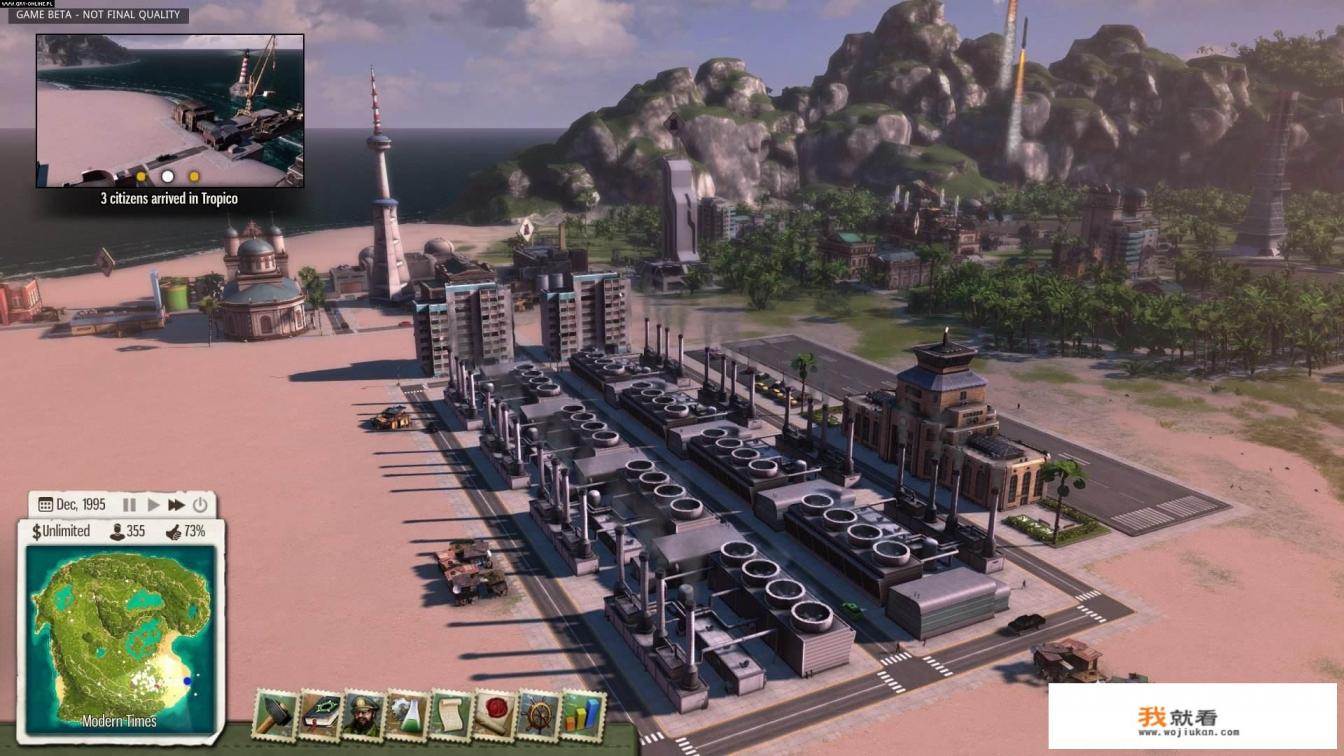Open the calendar next to Dec, 1995
The width and height of the screenshot is (1344, 756).
45,505
